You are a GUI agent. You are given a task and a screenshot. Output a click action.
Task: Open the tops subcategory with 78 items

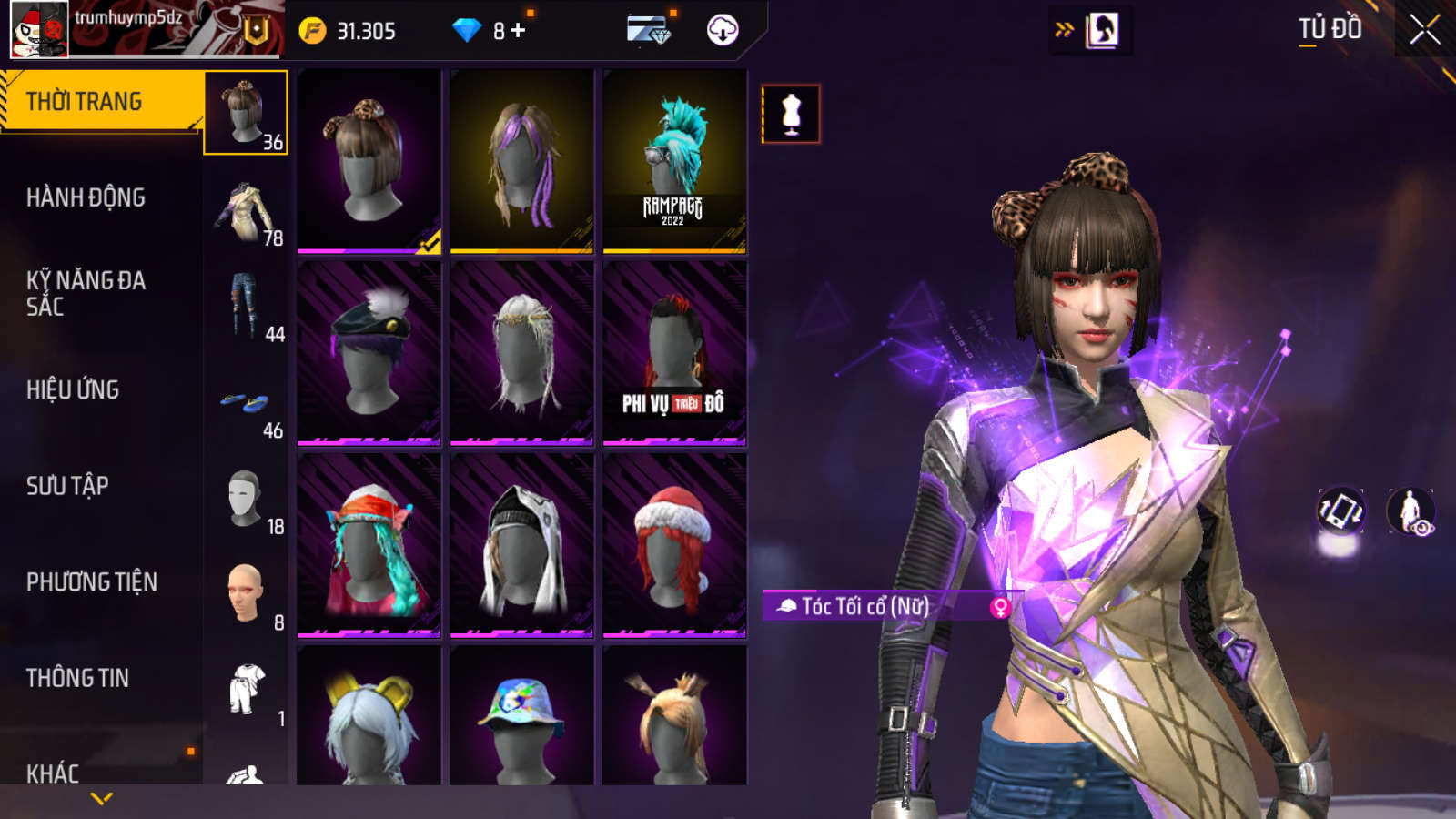[246, 212]
